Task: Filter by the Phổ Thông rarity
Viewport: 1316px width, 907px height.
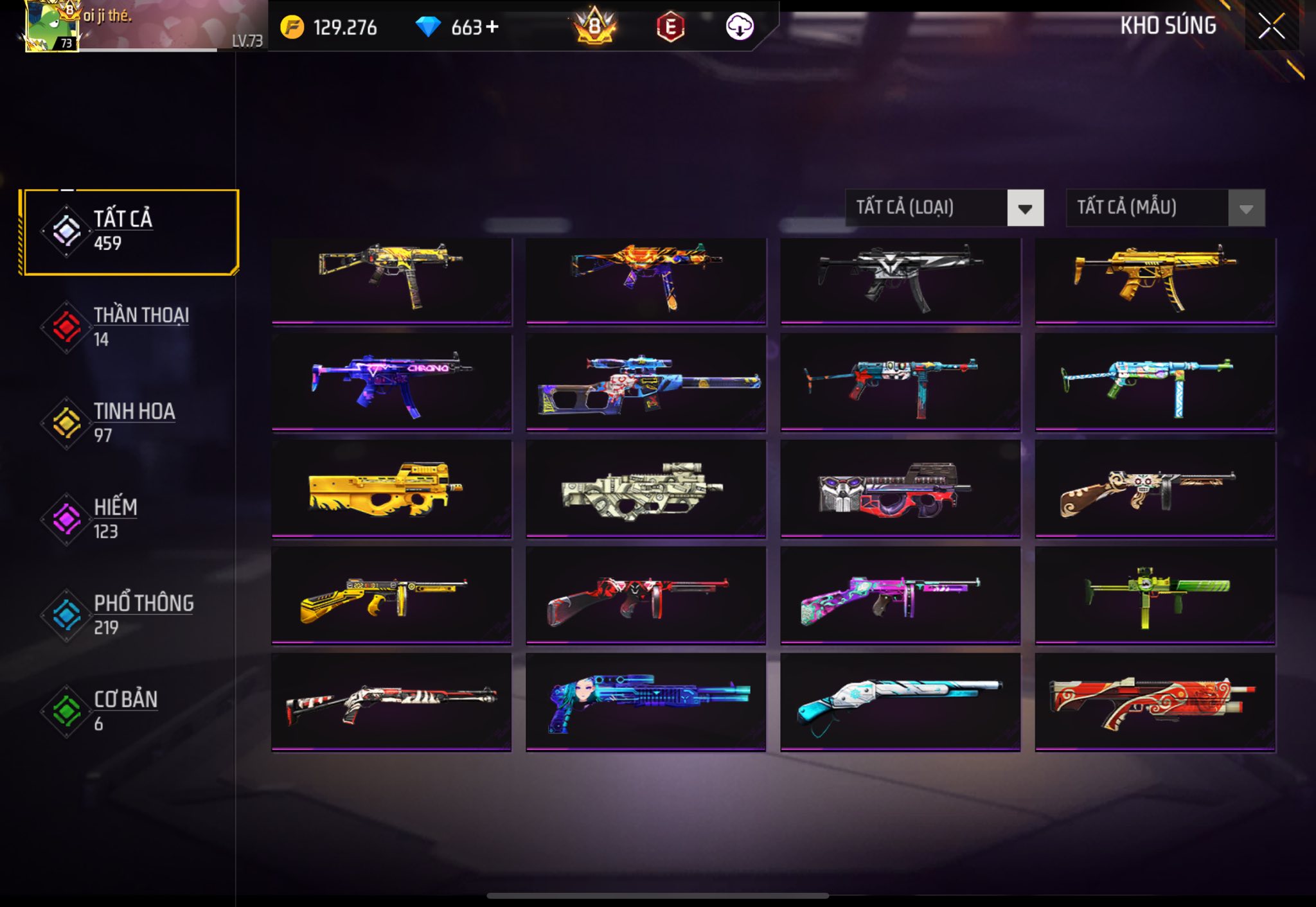Action: [x=129, y=615]
